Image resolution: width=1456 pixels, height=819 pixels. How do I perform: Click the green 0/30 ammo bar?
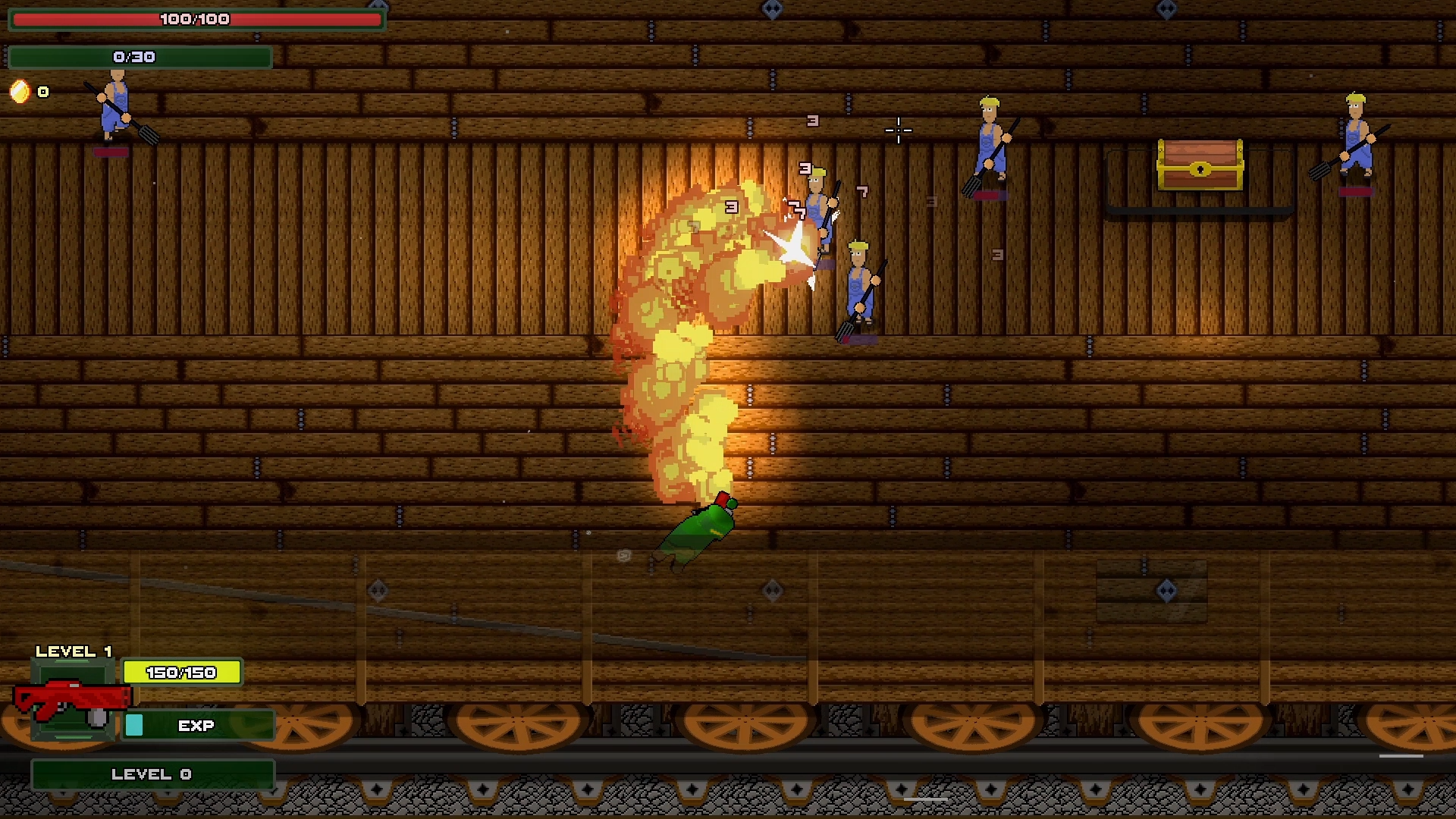click(x=140, y=56)
